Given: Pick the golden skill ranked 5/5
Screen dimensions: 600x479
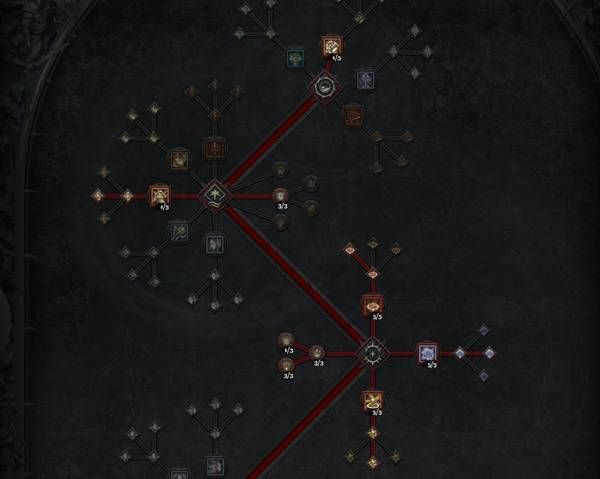Looking at the screenshot, I should point(372,402).
